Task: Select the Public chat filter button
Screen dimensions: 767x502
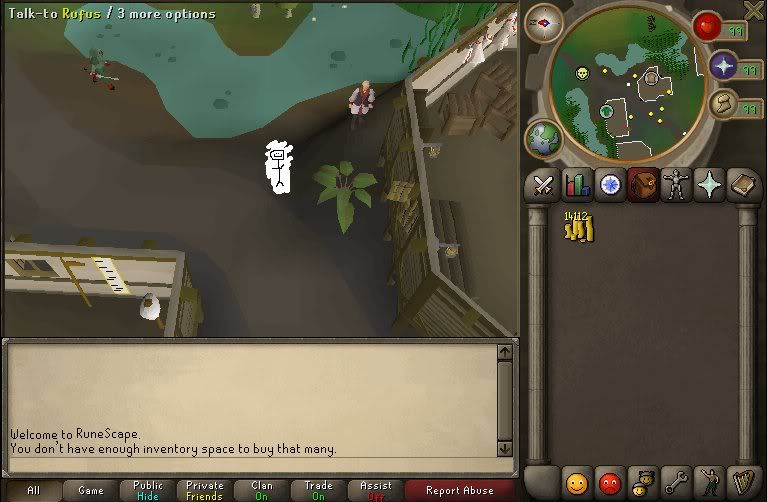Action: point(148,491)
